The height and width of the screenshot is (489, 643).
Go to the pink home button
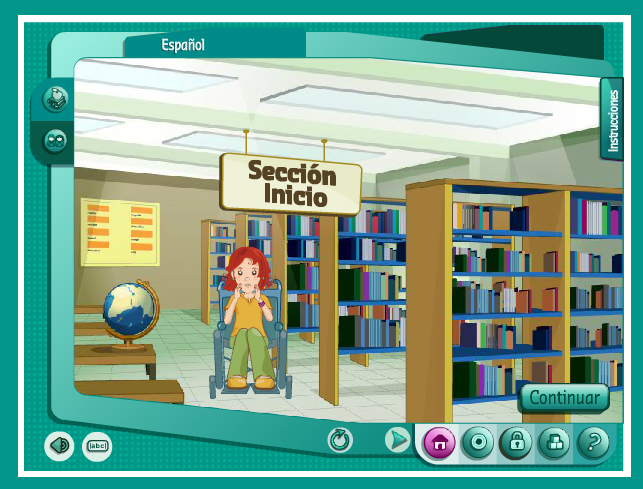point(439,442)
